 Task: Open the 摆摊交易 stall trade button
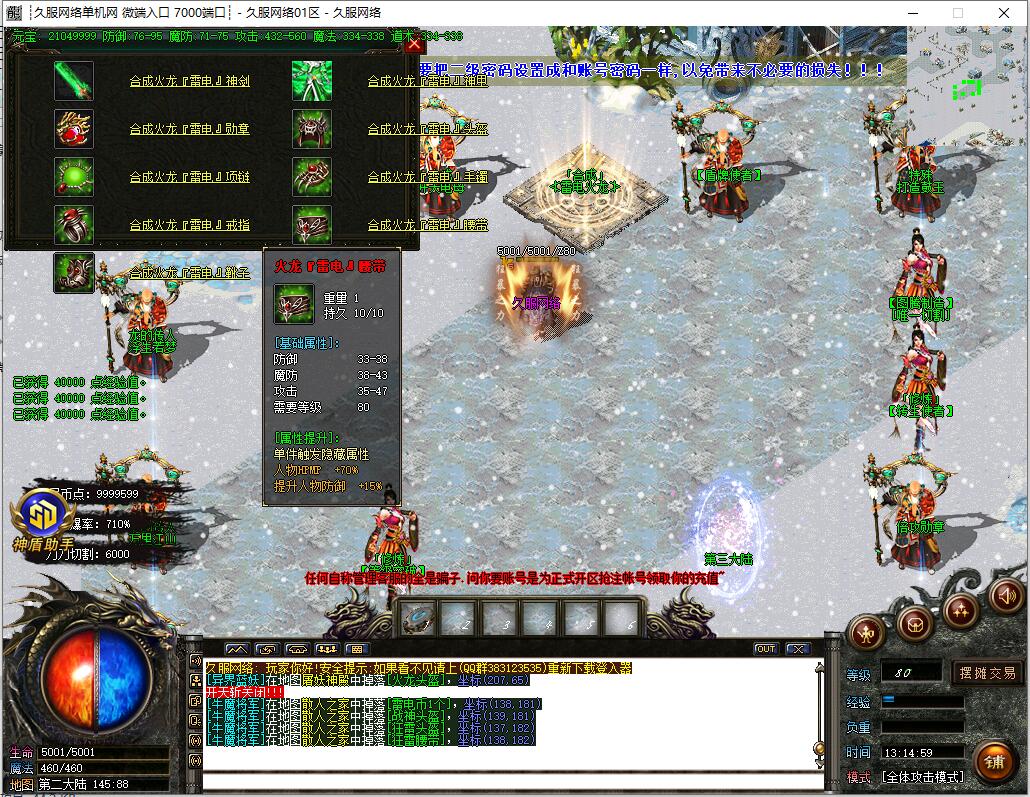pyautogui.click(x=987, y=673)
